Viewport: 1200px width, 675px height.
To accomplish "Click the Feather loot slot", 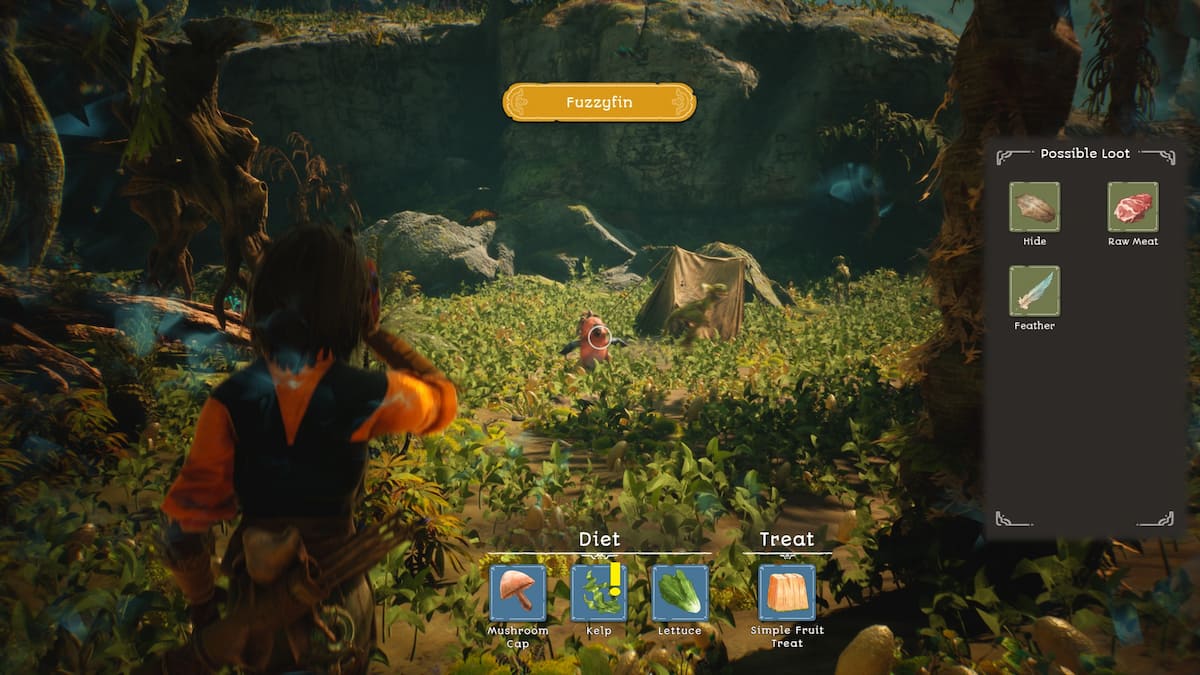I will (x=1034, y=291).
